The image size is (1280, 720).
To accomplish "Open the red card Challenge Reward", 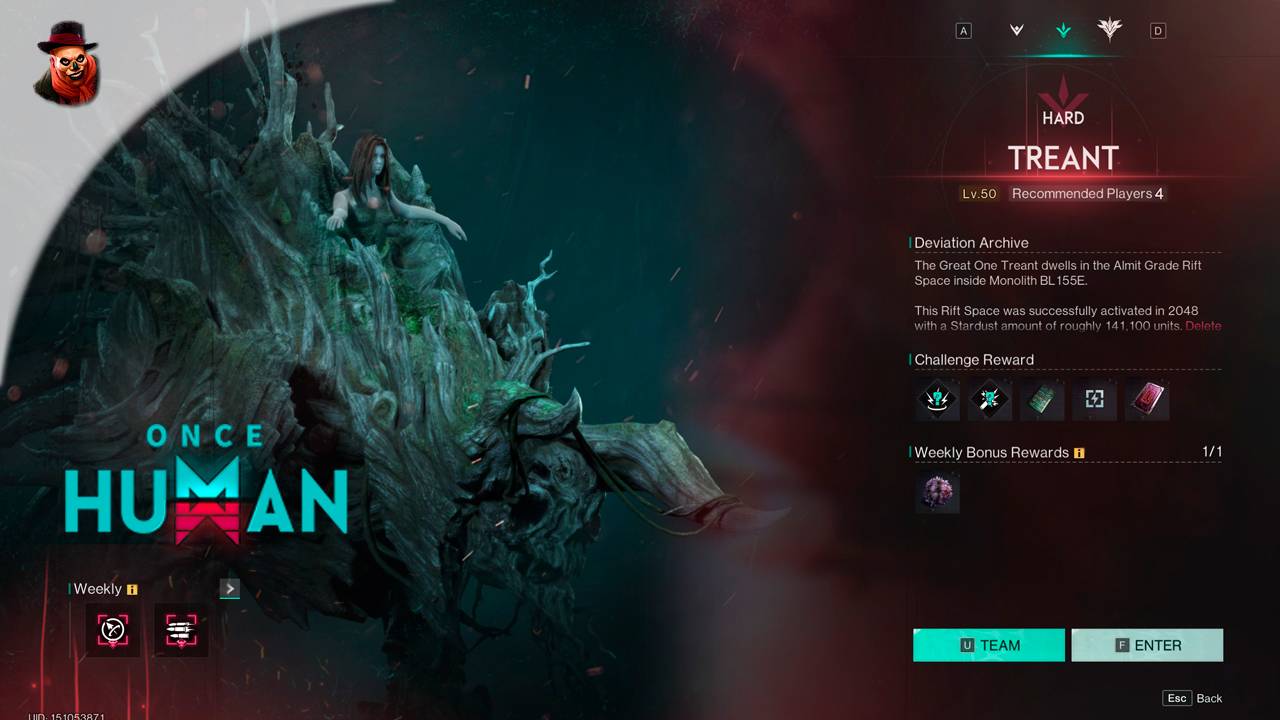I will pyautogui.click(x=1146, y=399).
